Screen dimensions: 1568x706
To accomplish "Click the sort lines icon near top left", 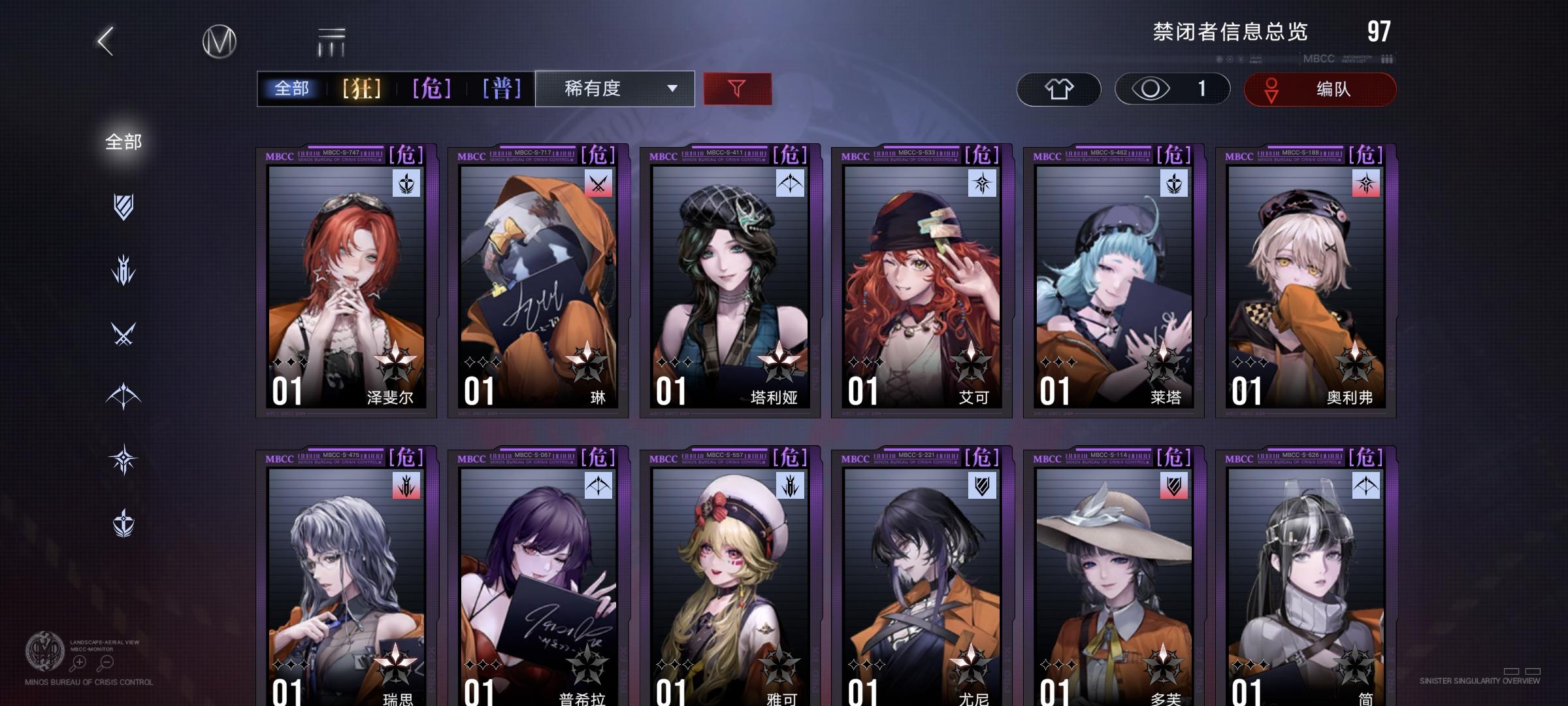I will (332, 41).
